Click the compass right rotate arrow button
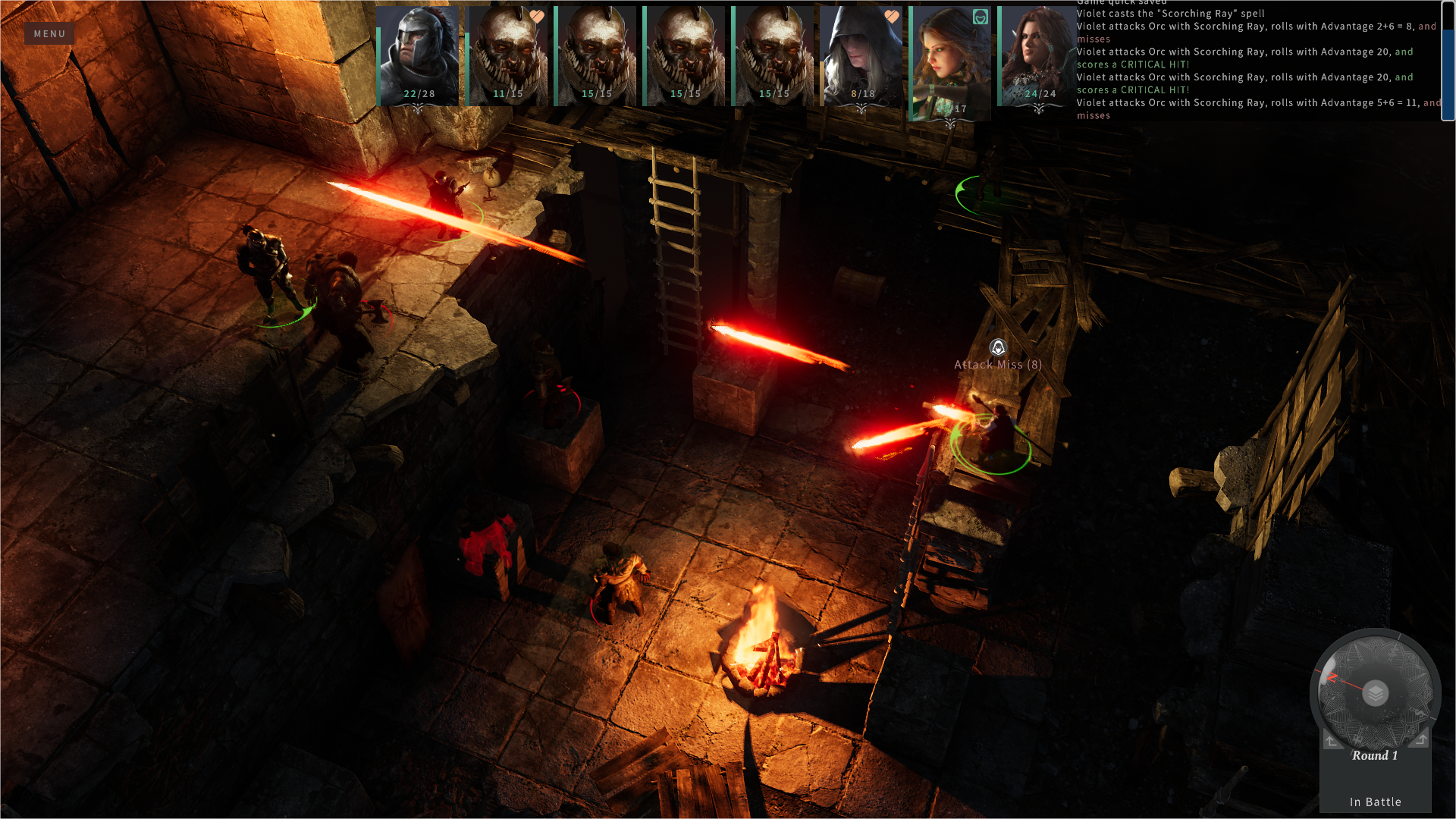The width and height of the screenshot is (1456, 819). (1420, 739)
